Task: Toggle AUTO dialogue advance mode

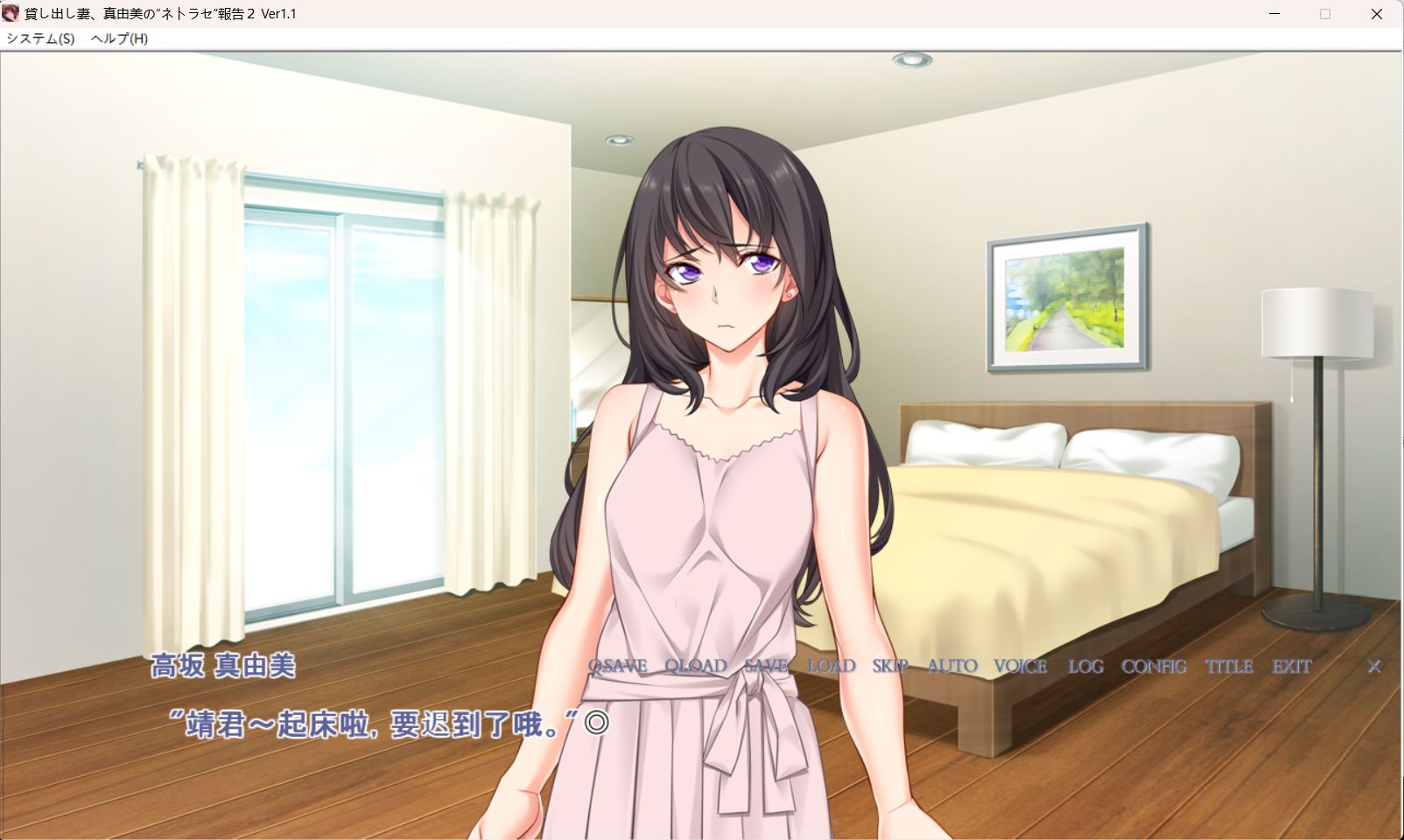Action: 951,667
